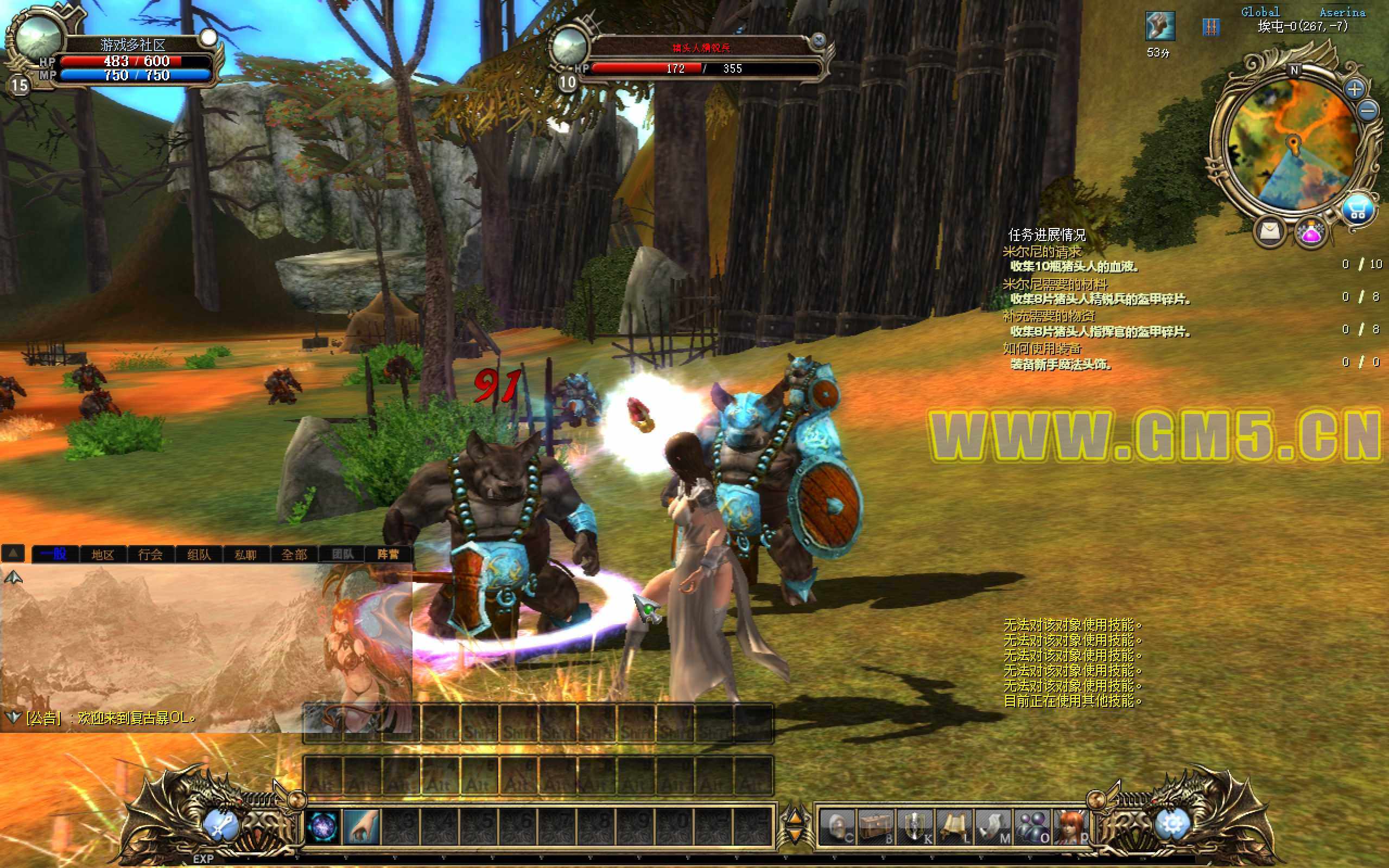This screenshot has height=868, width=1389.
Task: Show the 全部 chat tab
Action: (x=294, y=554)
